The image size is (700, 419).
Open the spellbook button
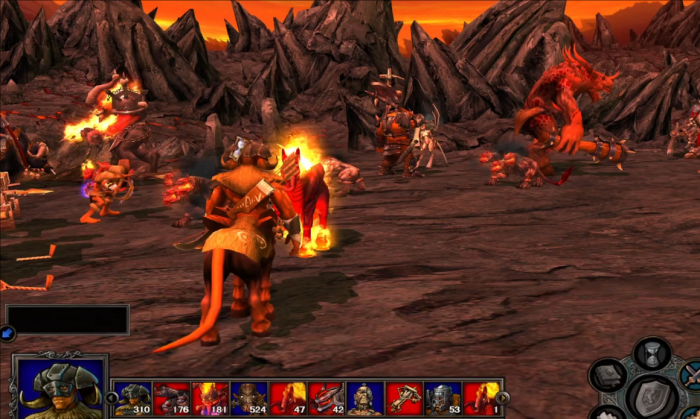click(x=607, y=375)
